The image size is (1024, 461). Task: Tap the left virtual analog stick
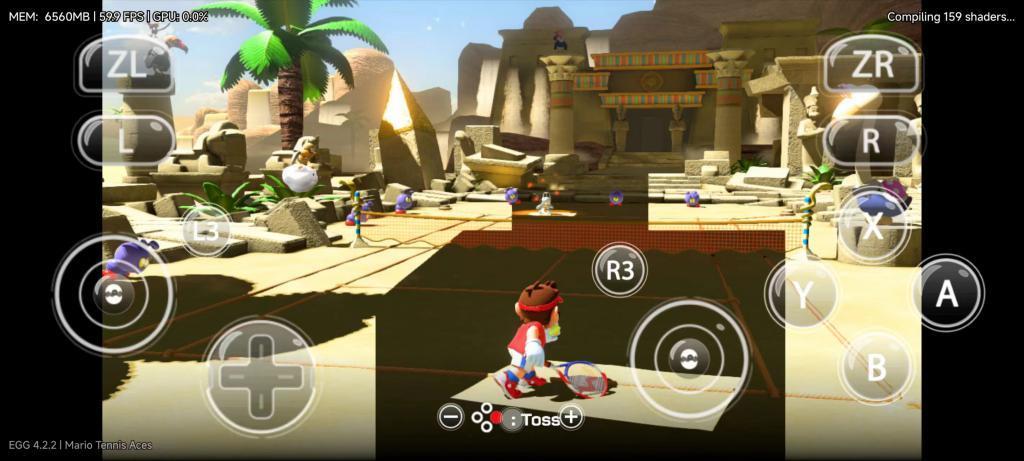pos(113,294)
